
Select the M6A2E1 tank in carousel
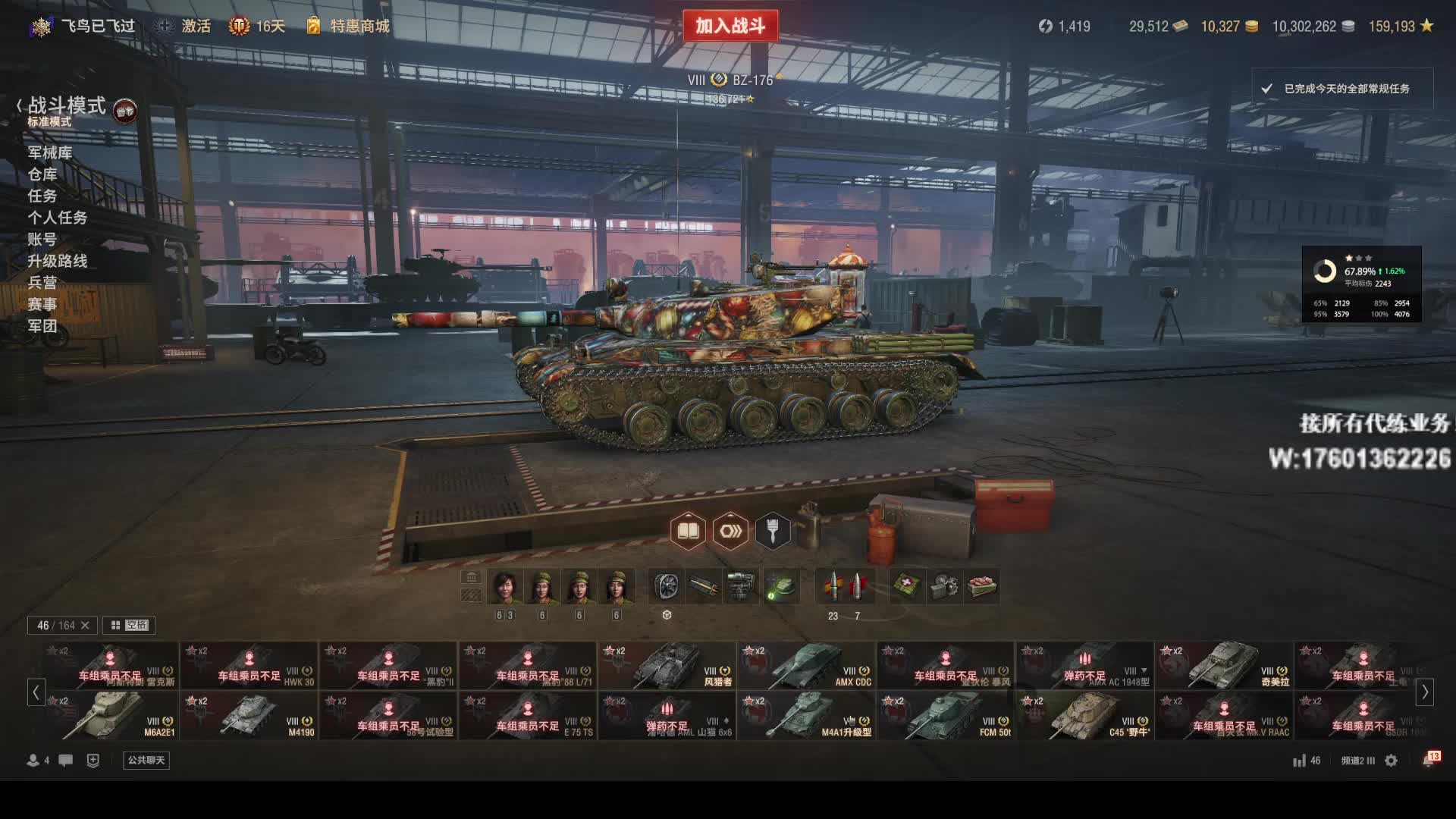[x=110, y=716]
